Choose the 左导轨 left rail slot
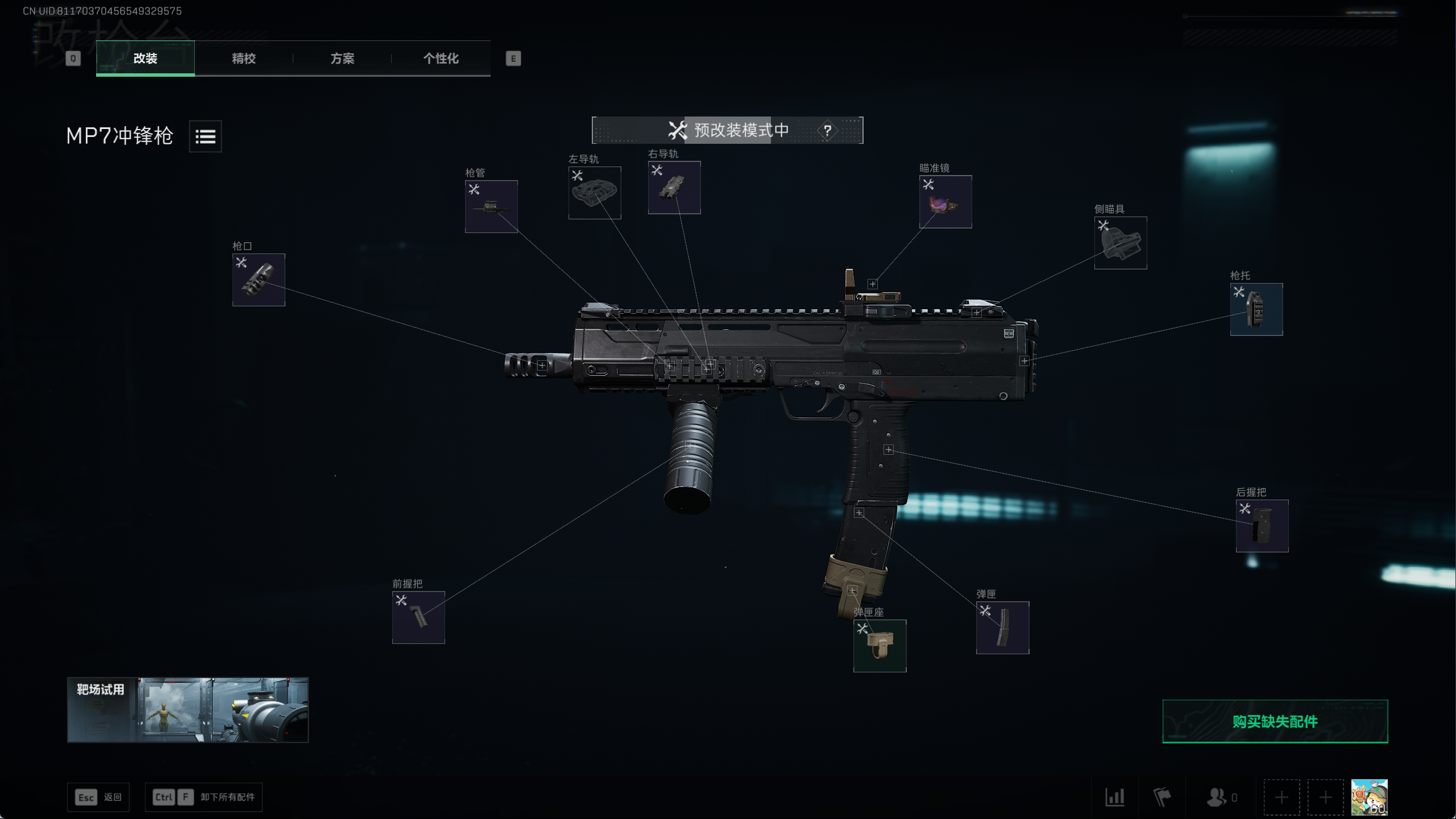This screenshot has height=819, width=1456. (x=595, y=193)
